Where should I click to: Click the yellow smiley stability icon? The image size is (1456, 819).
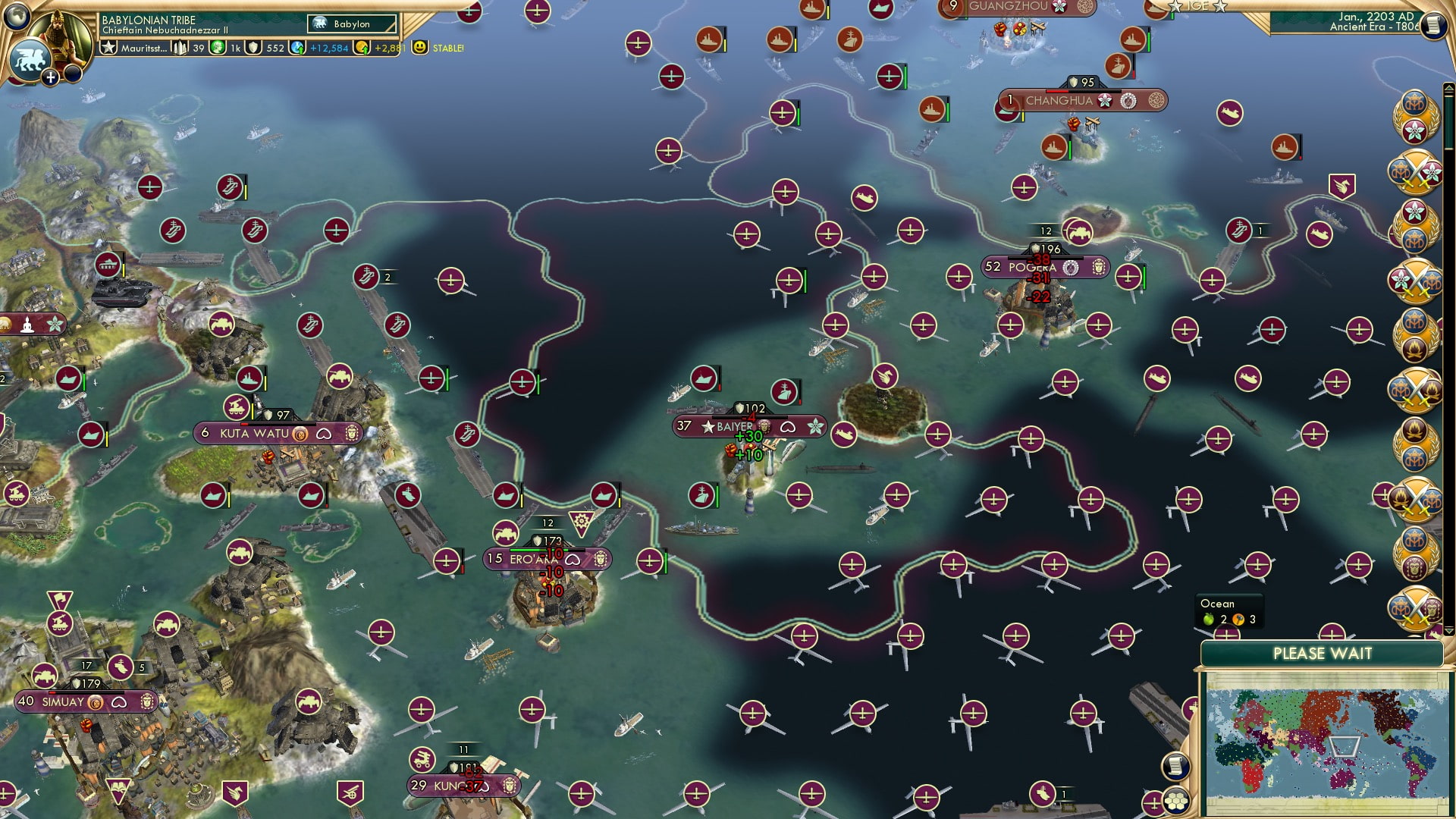[x=419, y=48]
